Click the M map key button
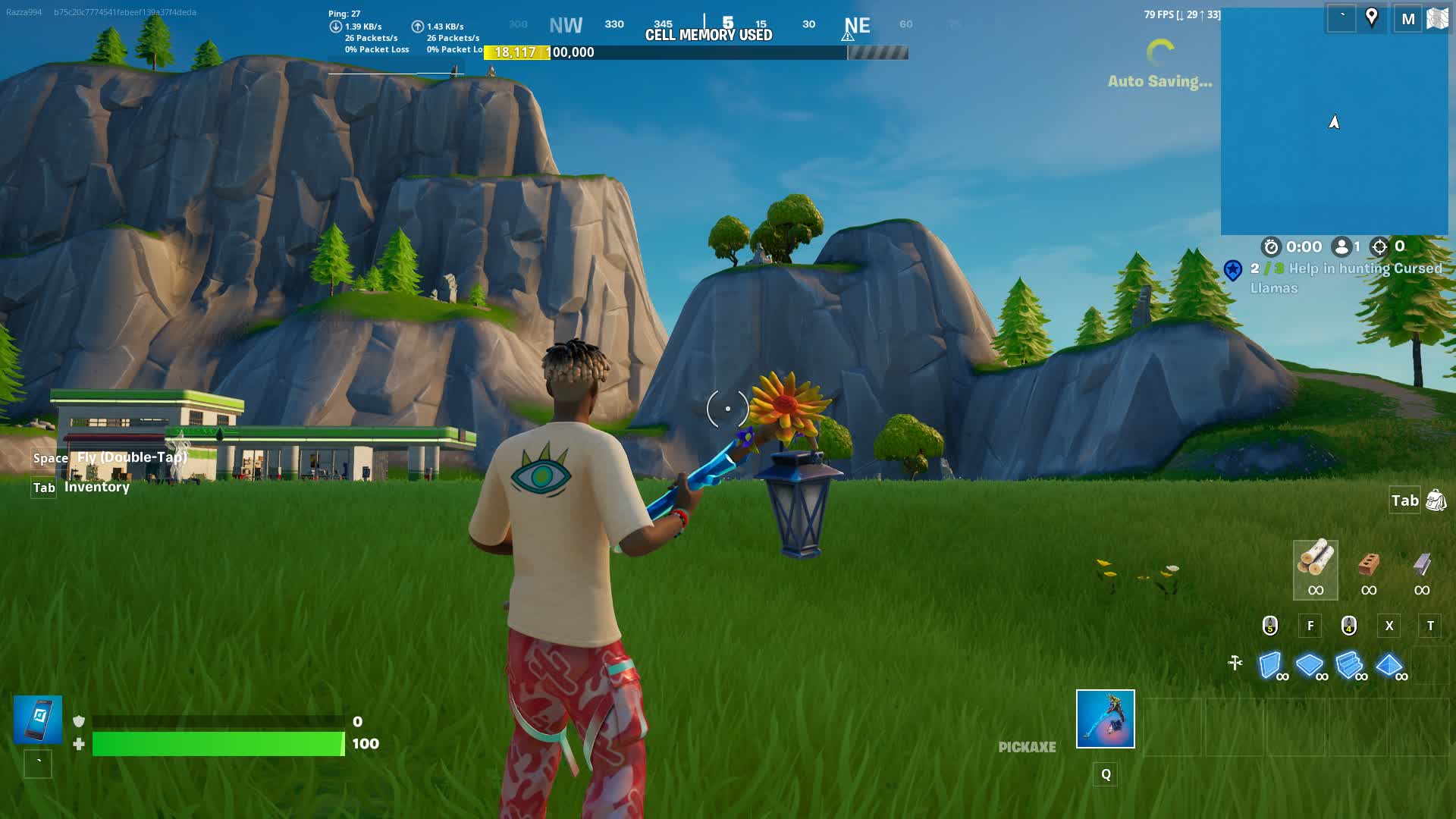Screen dimensions: 1456x819 click(1408, 17)
